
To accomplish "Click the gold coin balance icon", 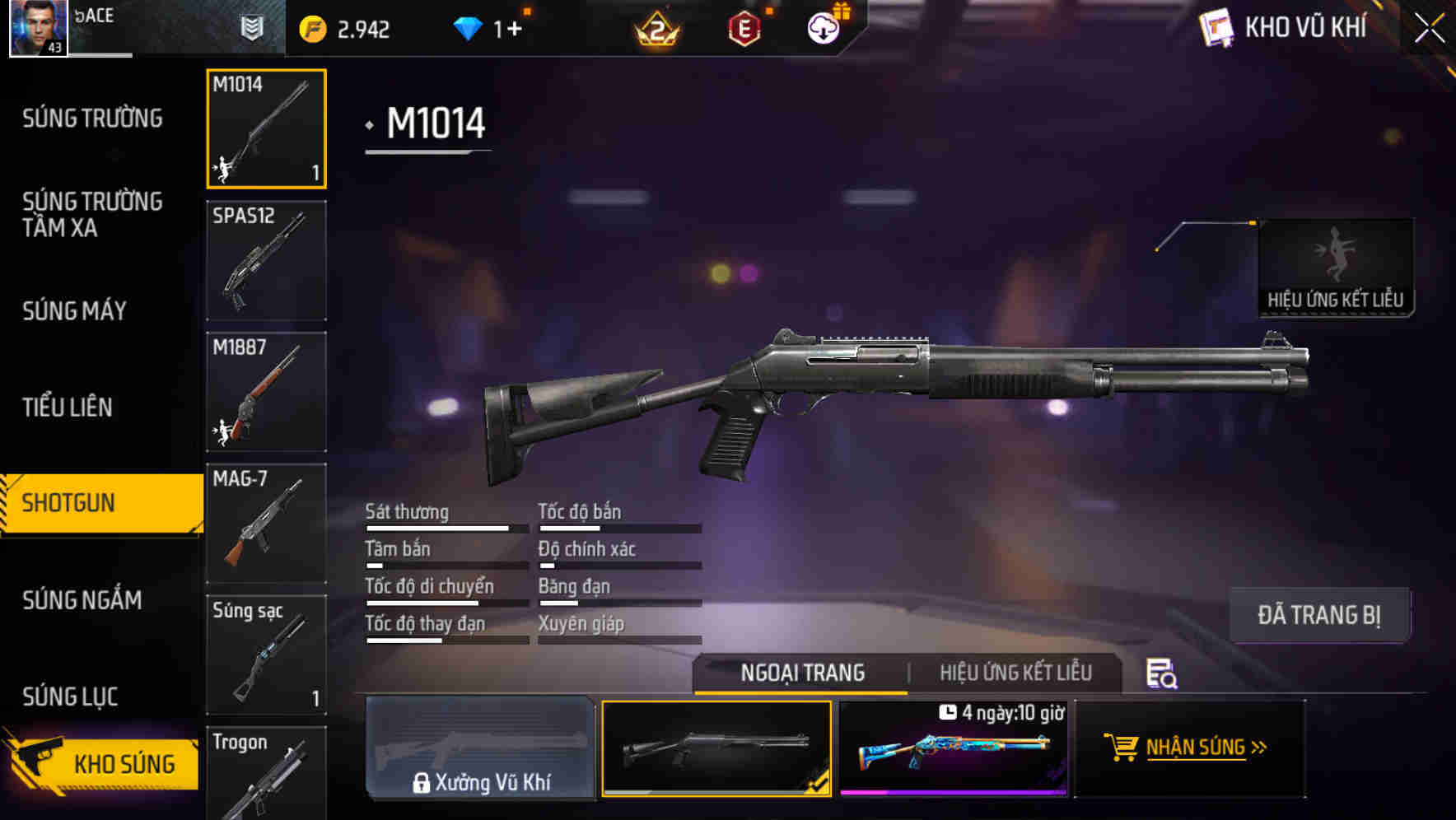I will [x=313, y=27].
